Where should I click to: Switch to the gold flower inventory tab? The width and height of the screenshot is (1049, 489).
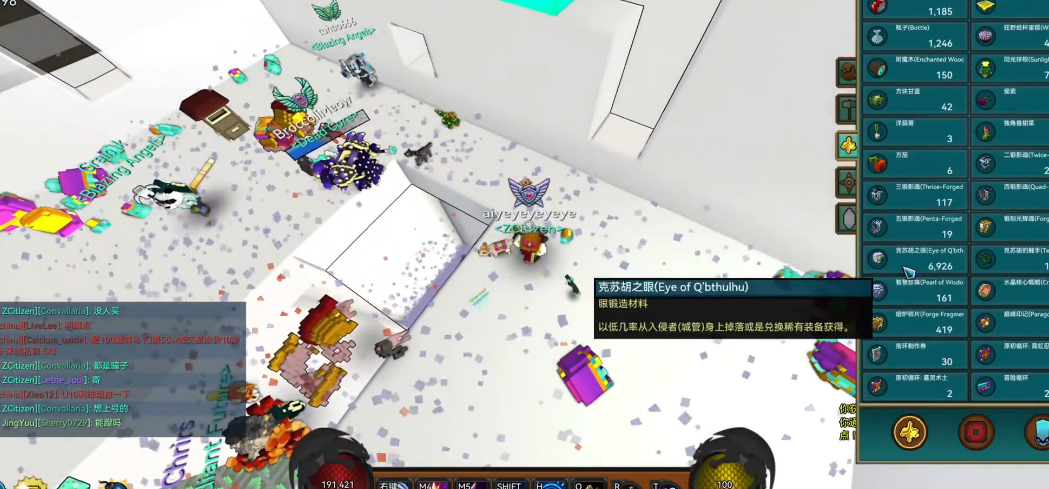point(848,146)
